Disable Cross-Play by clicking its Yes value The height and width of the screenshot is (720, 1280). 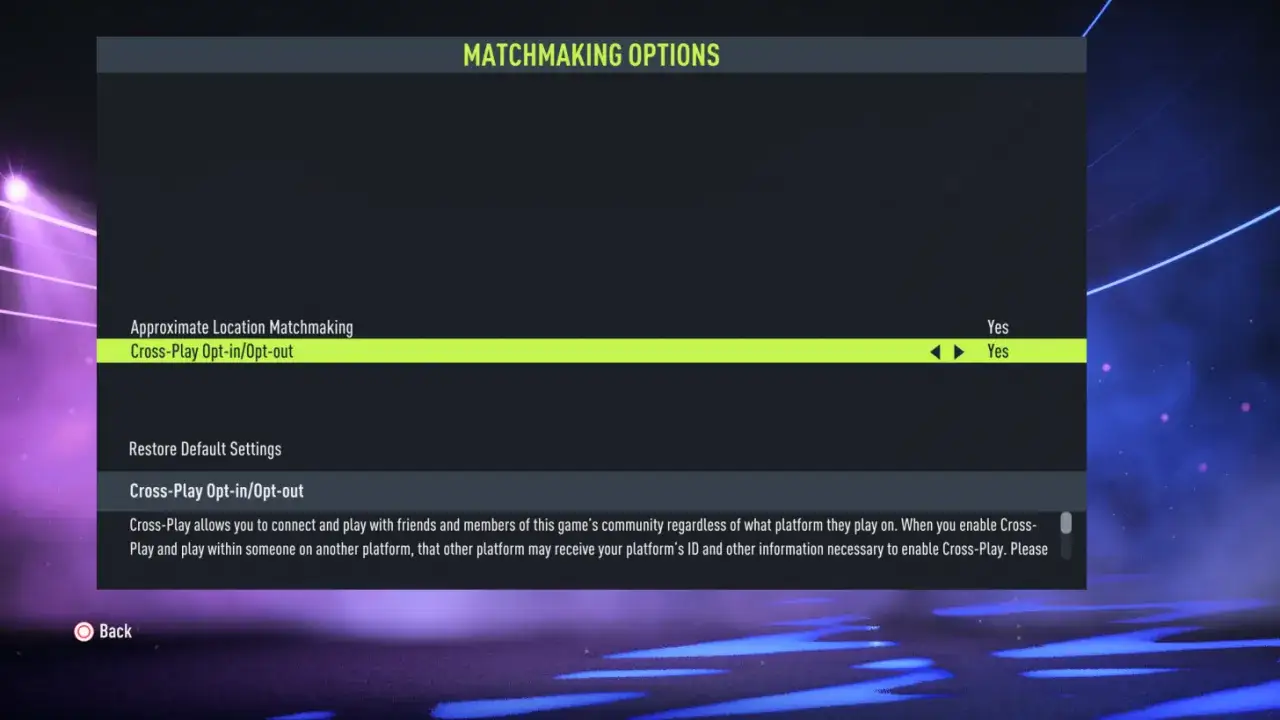click(997, 351)
